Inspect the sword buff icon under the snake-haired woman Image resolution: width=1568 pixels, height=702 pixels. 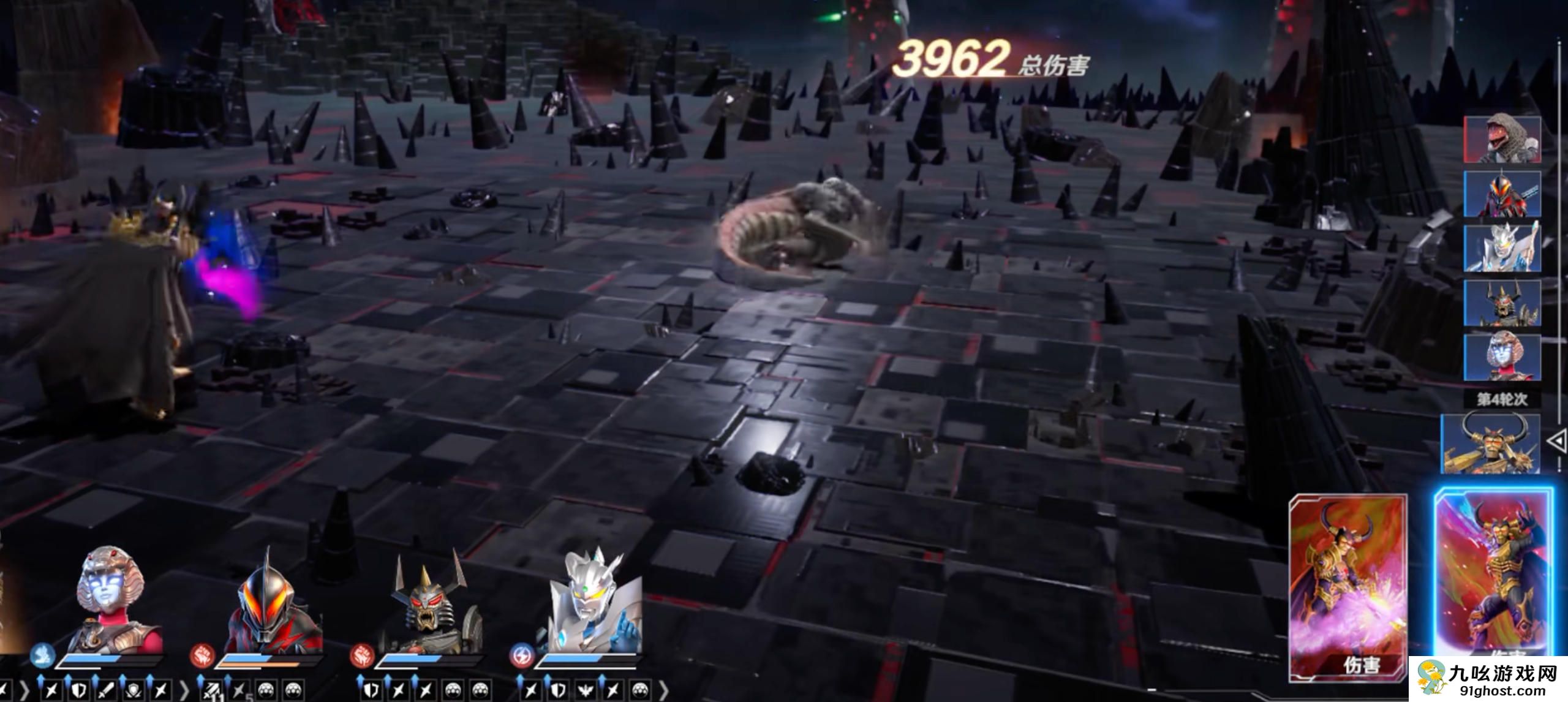[x=107, y=690]
